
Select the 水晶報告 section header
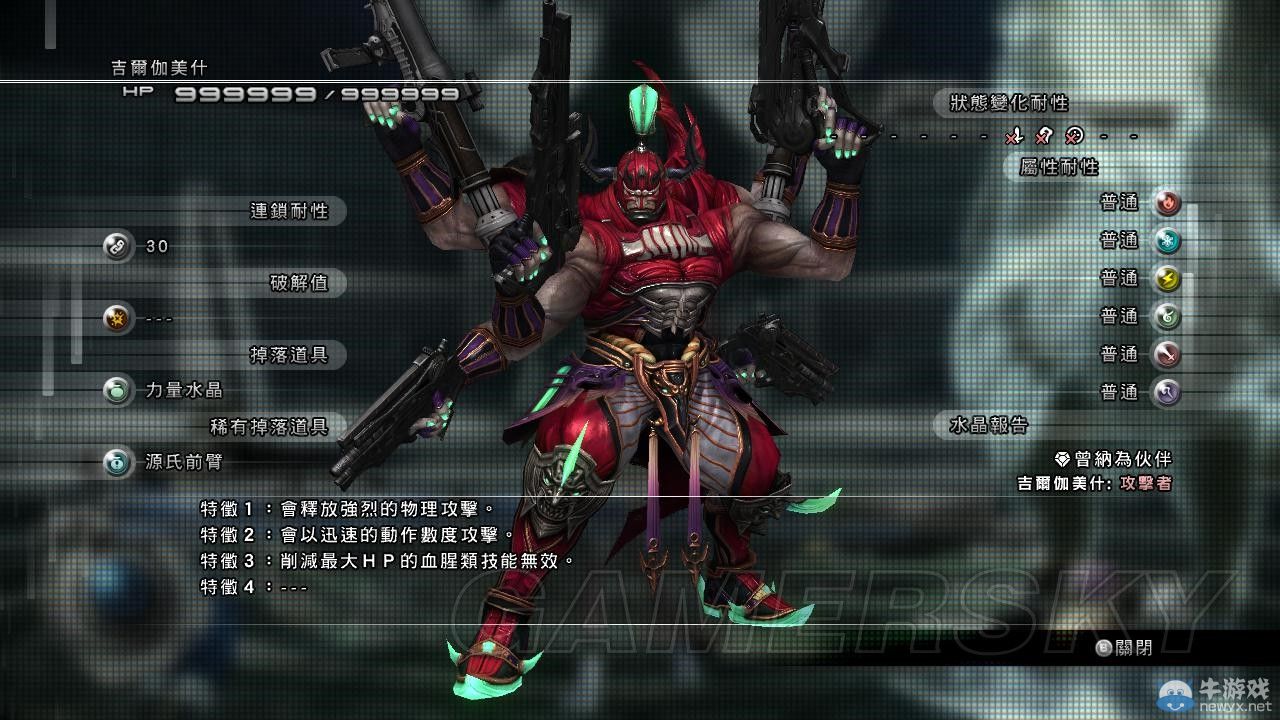(x=988, y=425)
